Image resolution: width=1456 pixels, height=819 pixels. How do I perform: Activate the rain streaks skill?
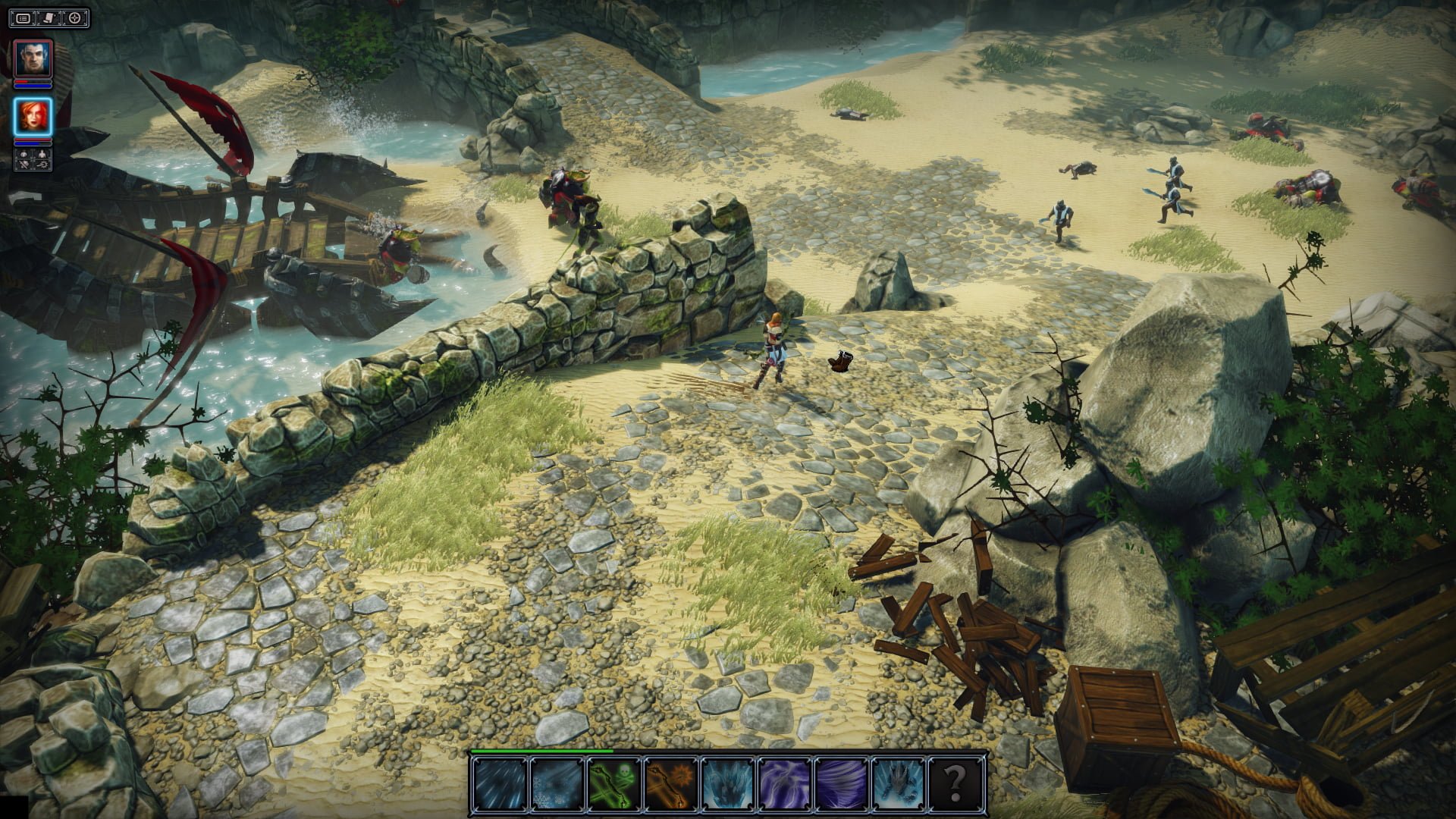pos(500,784)
